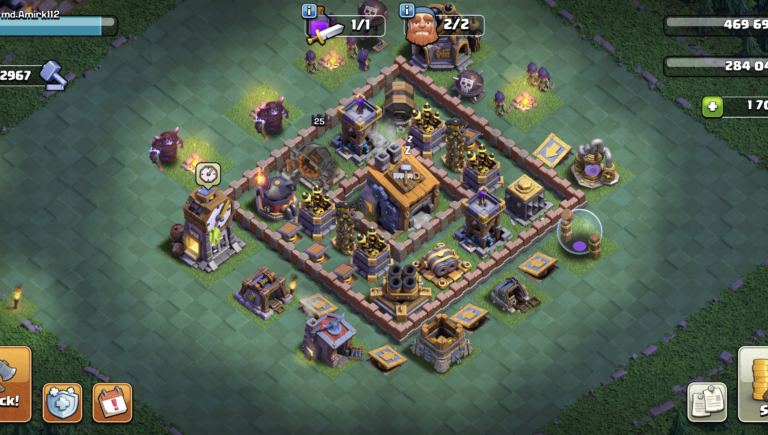Open the shield with plus sign menu
This screenshot has width=768, height=435.
point(62,402)
